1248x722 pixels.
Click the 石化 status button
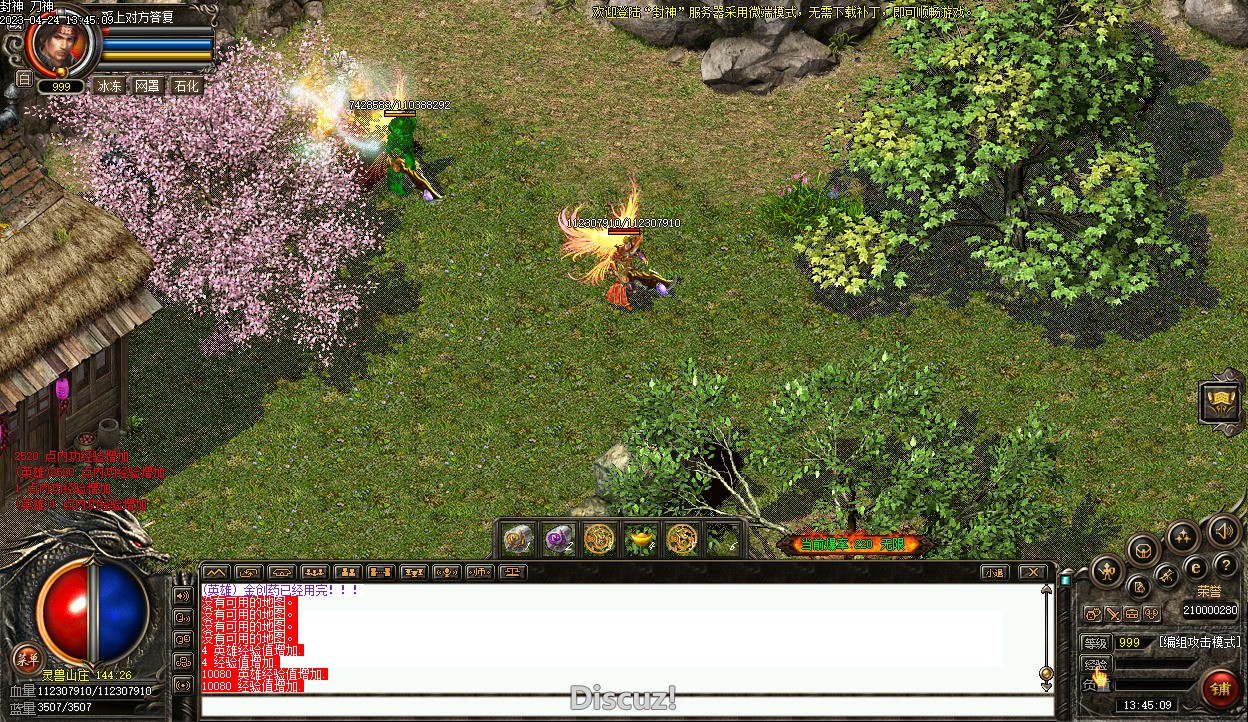click(x=187, y=86)
